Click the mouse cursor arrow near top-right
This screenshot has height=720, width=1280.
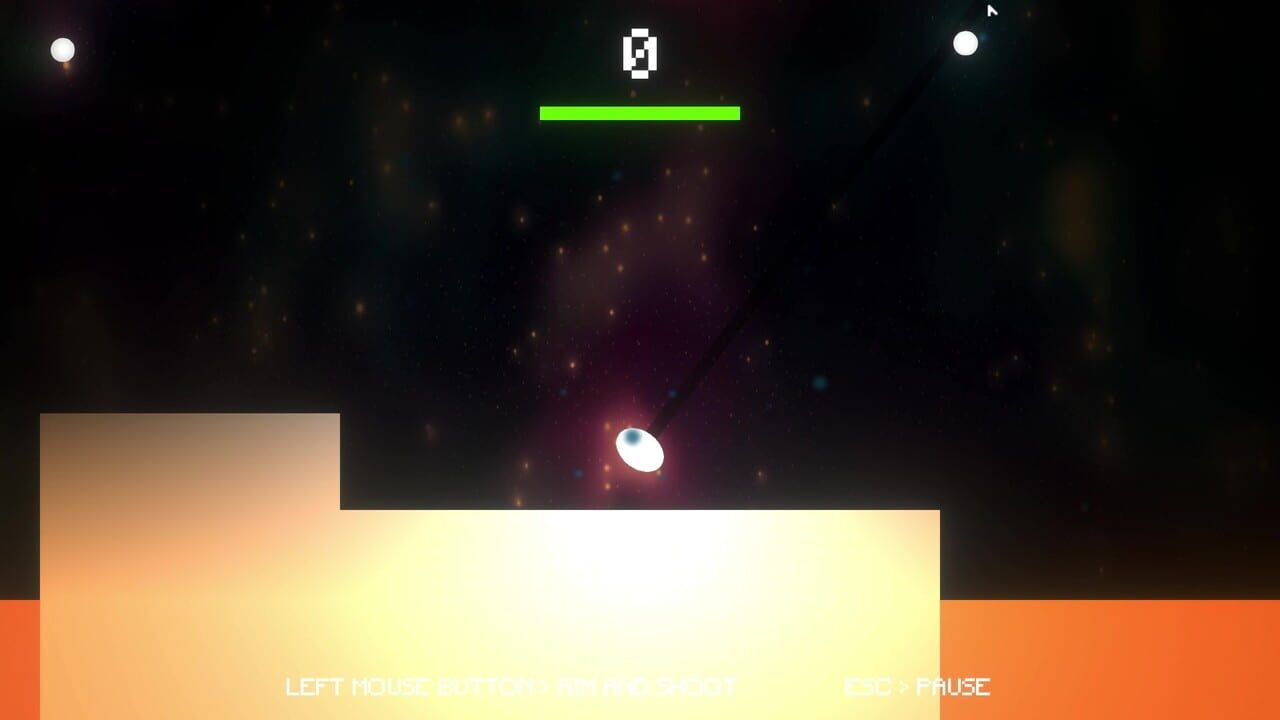tap(990, 10)
